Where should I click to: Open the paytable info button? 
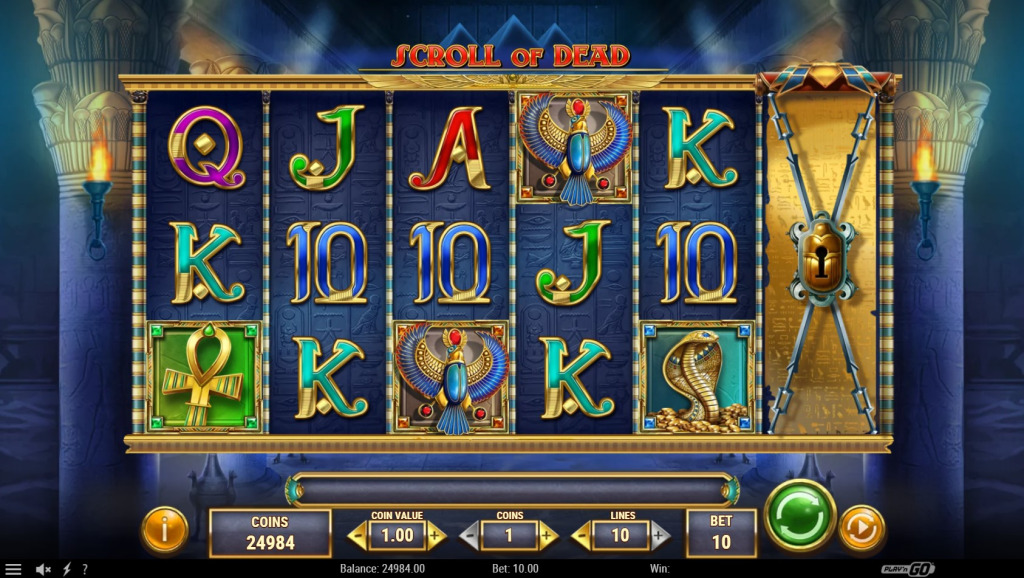click(x=165, y=529)
